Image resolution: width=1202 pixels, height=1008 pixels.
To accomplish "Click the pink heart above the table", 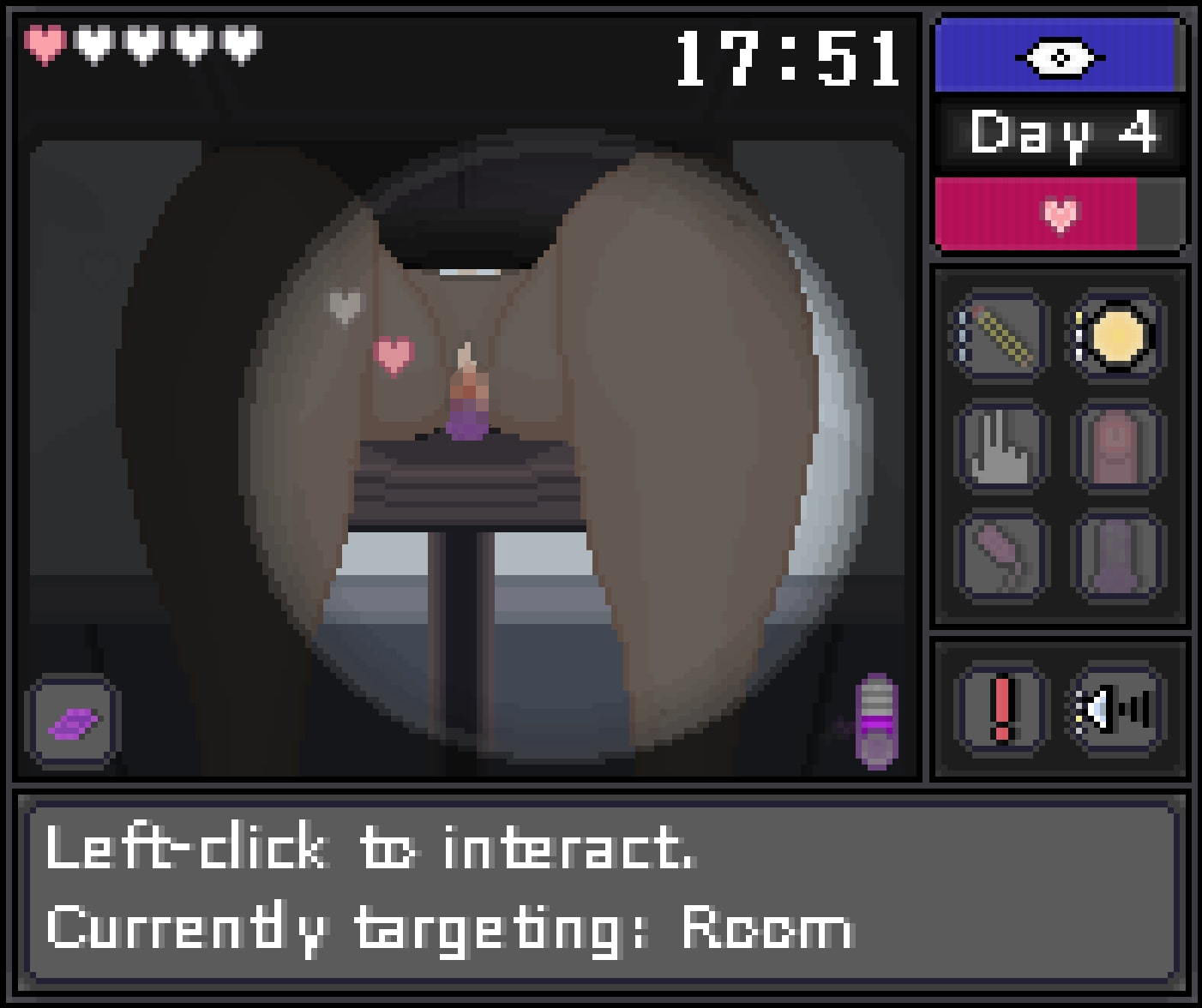I will pyautogui.click(x=393, y=355).
